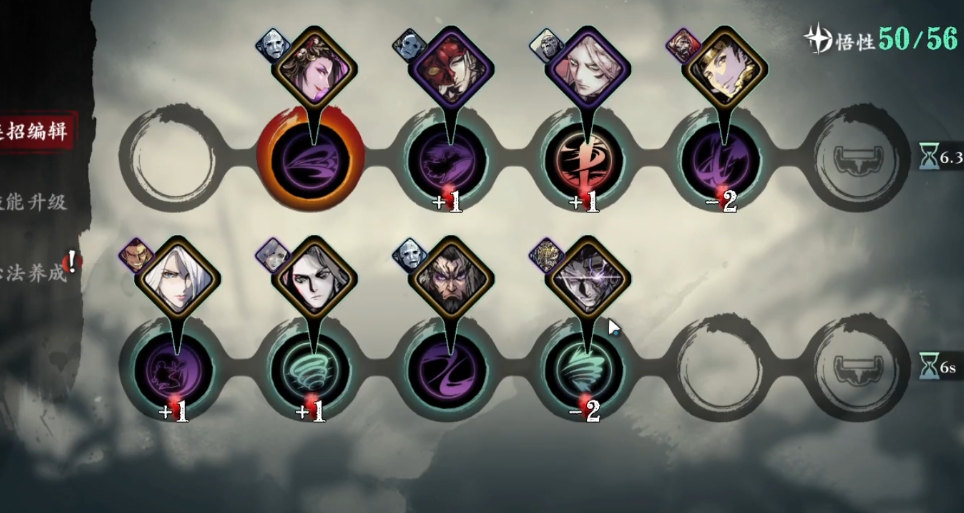The height and width of the screenshot is (513, 964).
Task: Choose the silver-masked character portrait
Action: click(x=583, y=281)
